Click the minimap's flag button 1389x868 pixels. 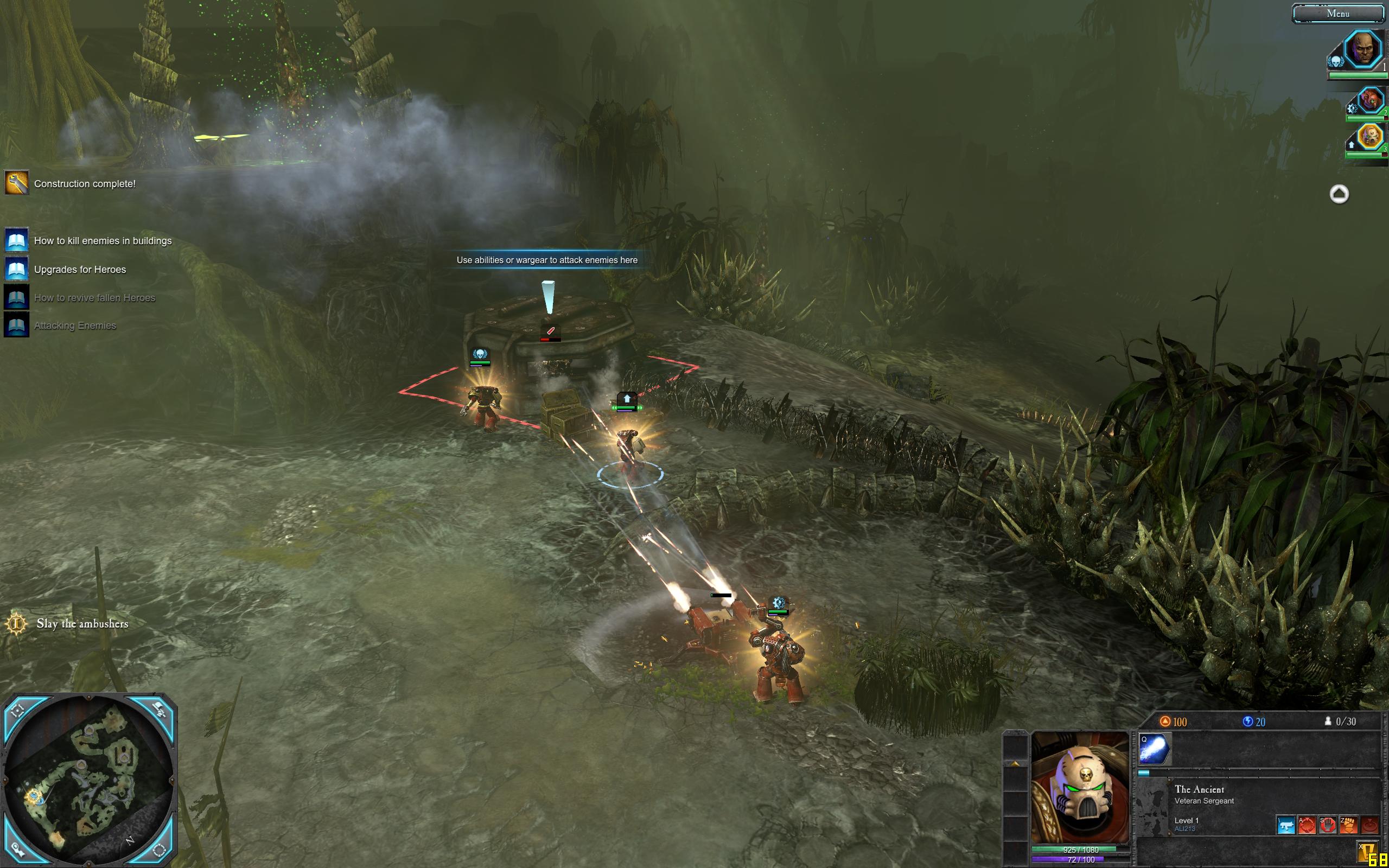(160, 711)
